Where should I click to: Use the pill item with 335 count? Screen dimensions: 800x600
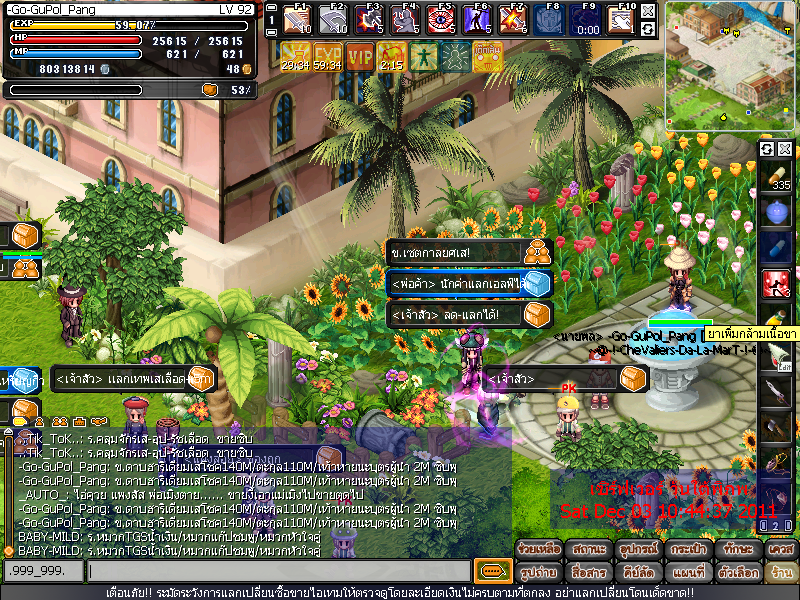(777, 178)
